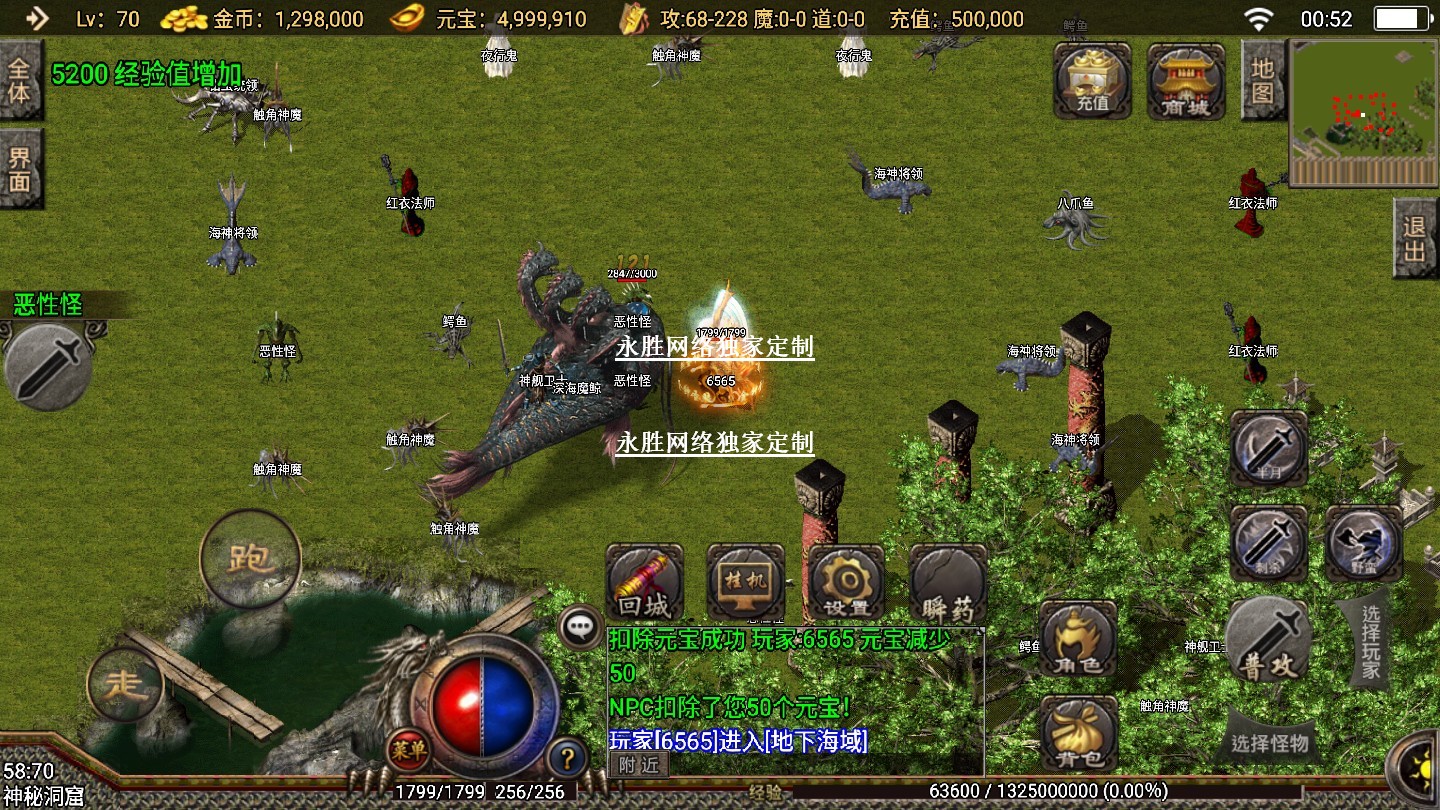Open the 充值 recharge treasure chest
1440x810 pixels.
[x=1092, y=82]
